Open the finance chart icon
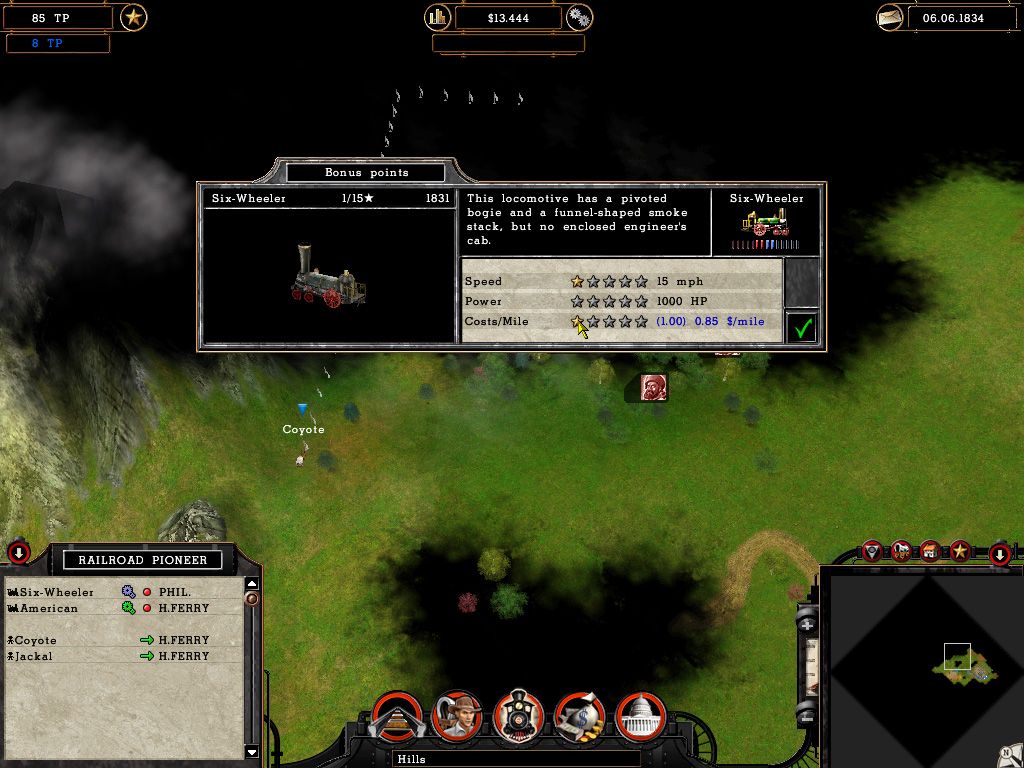The height and width of the screenshot is (768, 1024). click(x=438, y=17)
